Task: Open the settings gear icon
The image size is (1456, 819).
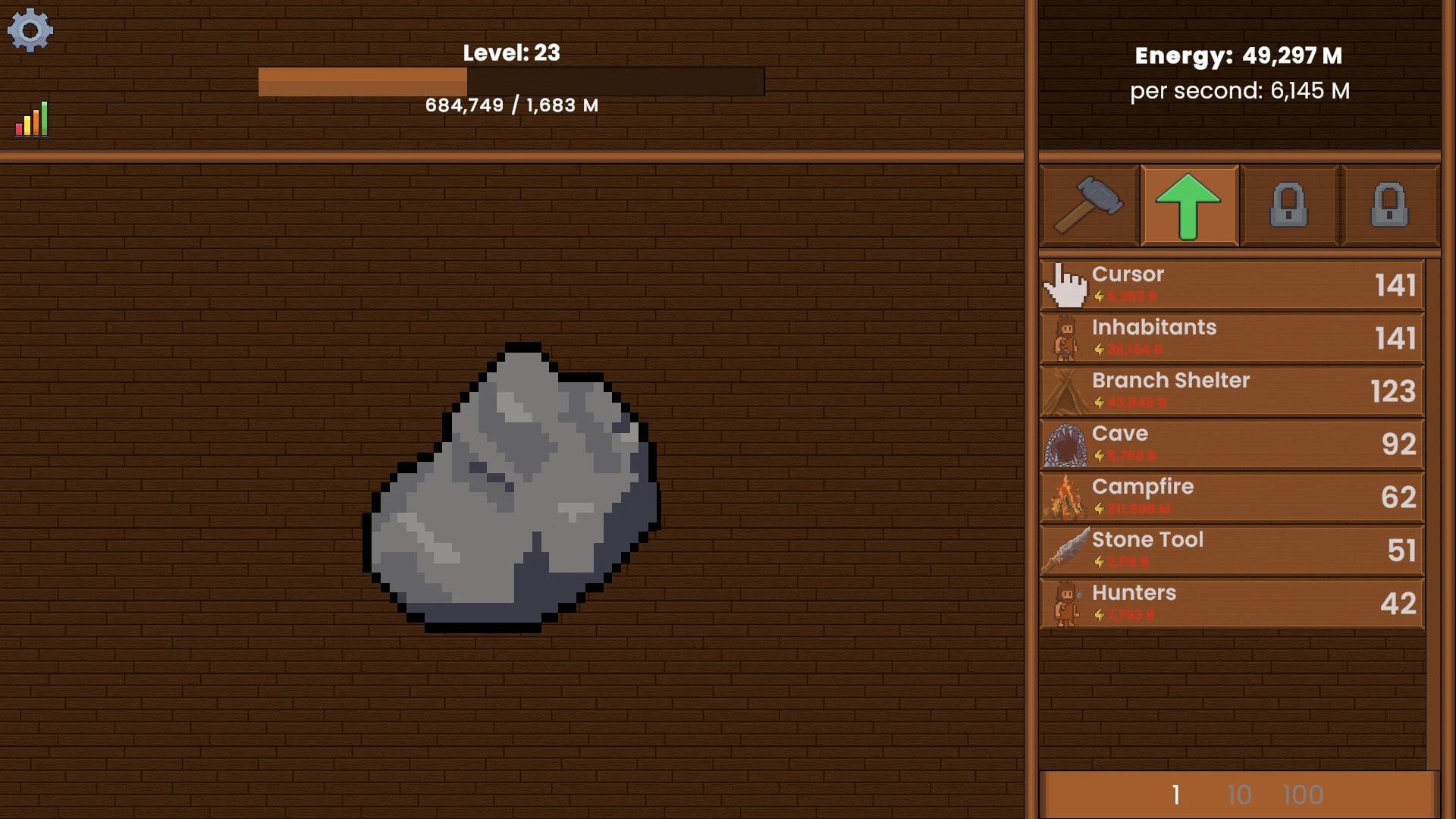Action: point(31,30)
